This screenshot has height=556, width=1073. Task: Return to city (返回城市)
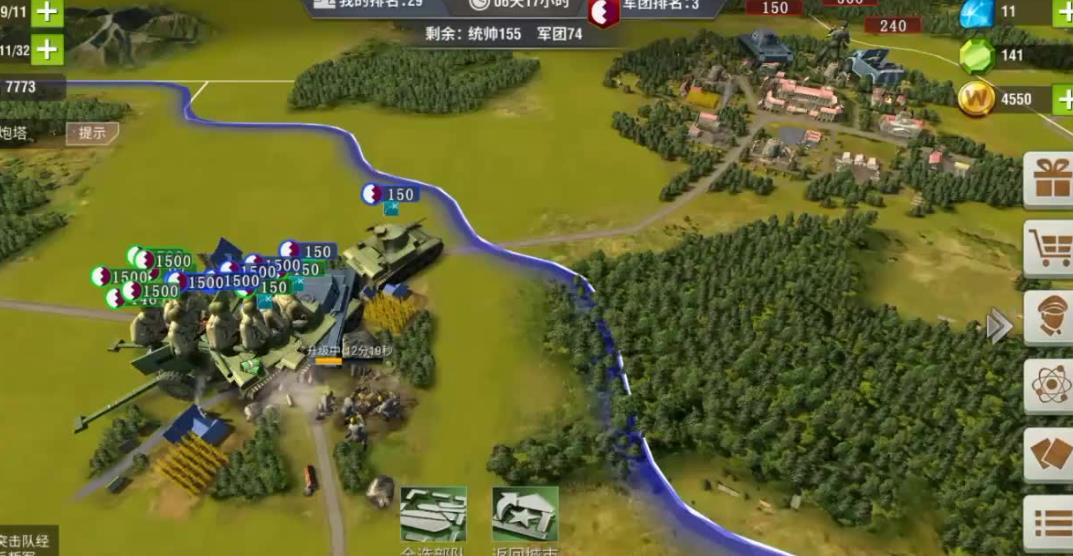(525, 517)
